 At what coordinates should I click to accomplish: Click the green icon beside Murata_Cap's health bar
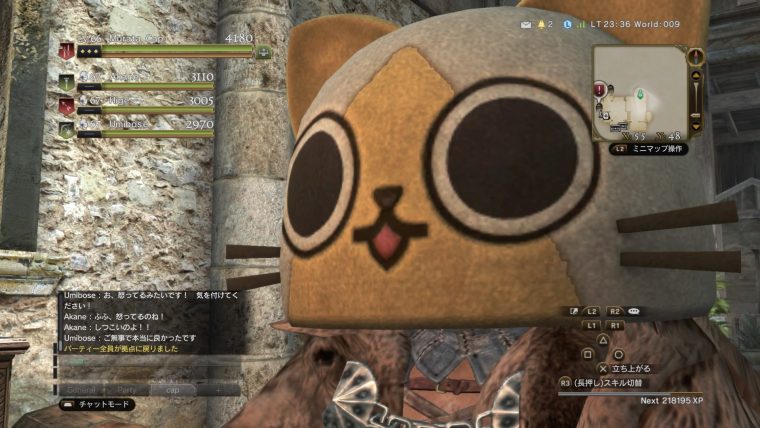point(263,52)
